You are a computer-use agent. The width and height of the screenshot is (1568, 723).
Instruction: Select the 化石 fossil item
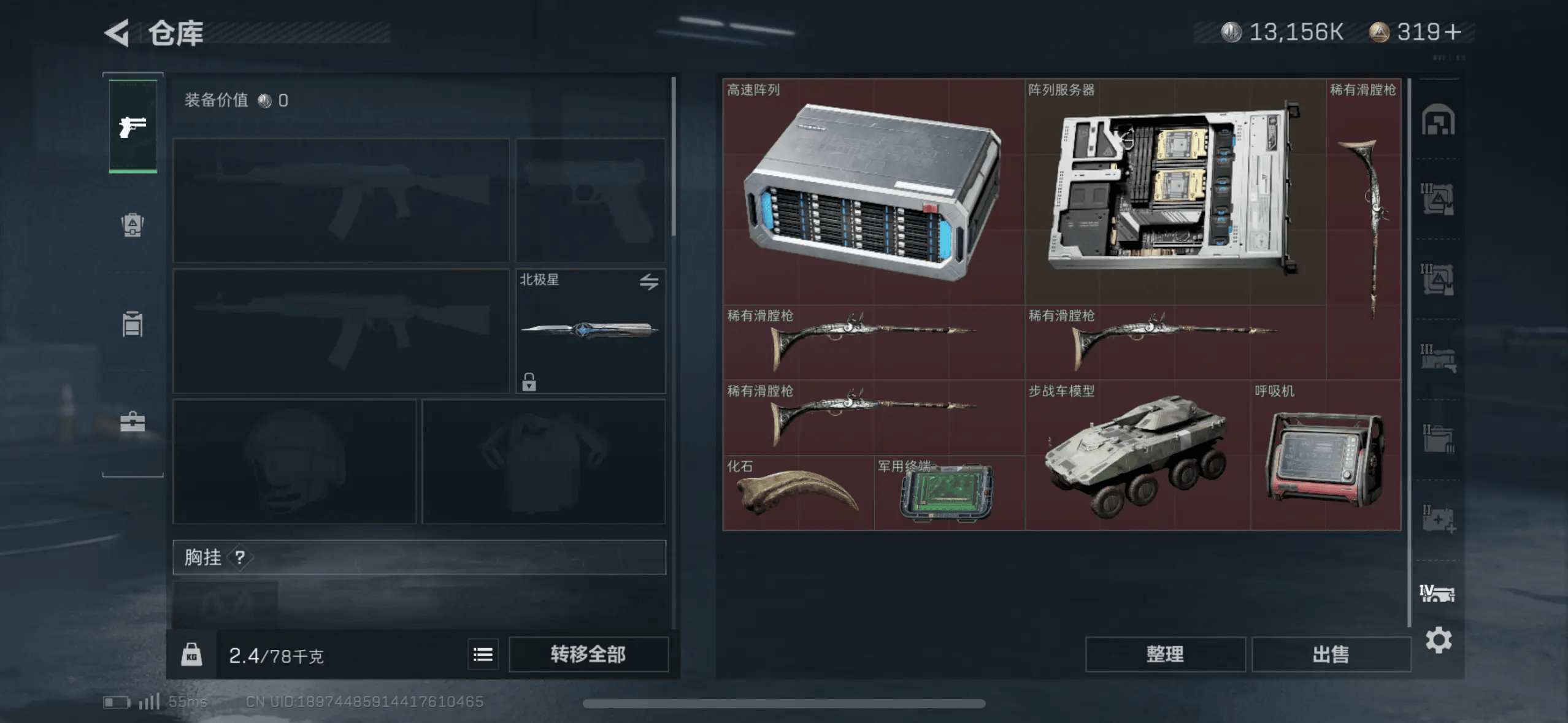point(797,493)
